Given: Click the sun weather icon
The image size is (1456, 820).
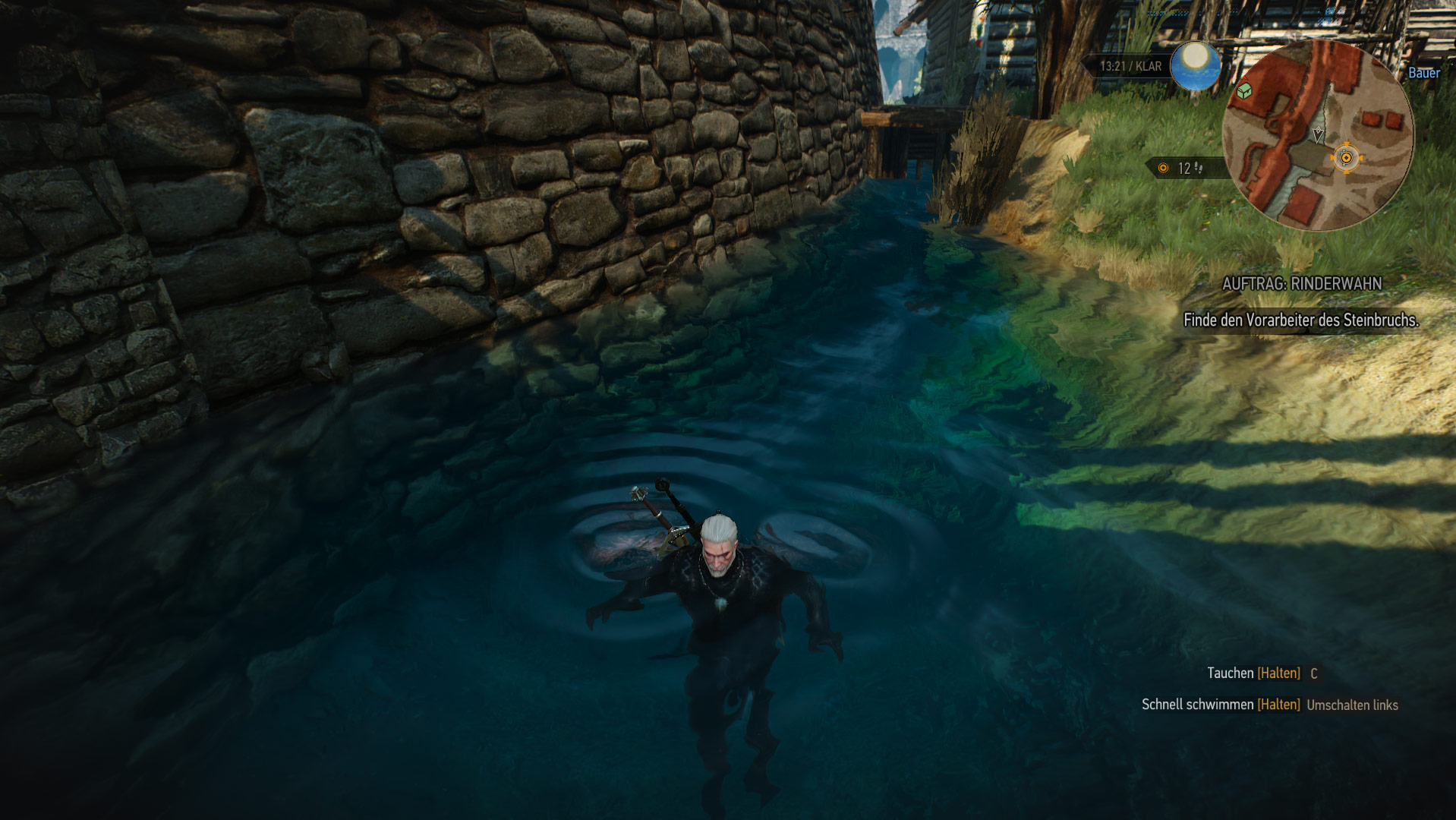Looking at the screenshot, I should pyautogui.click(x=1195, y=65).
